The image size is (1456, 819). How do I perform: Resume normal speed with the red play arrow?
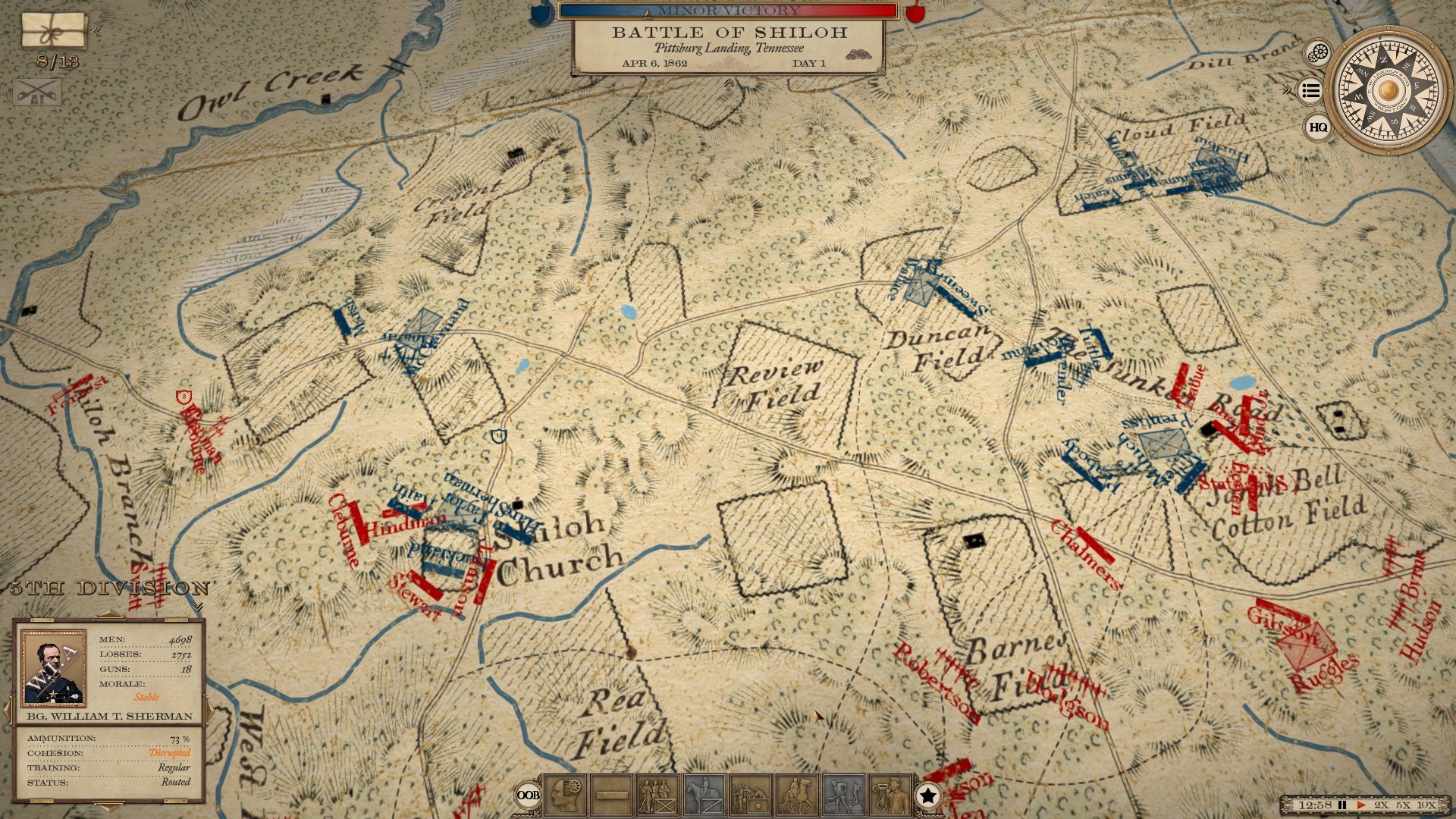pos(1361,805)
